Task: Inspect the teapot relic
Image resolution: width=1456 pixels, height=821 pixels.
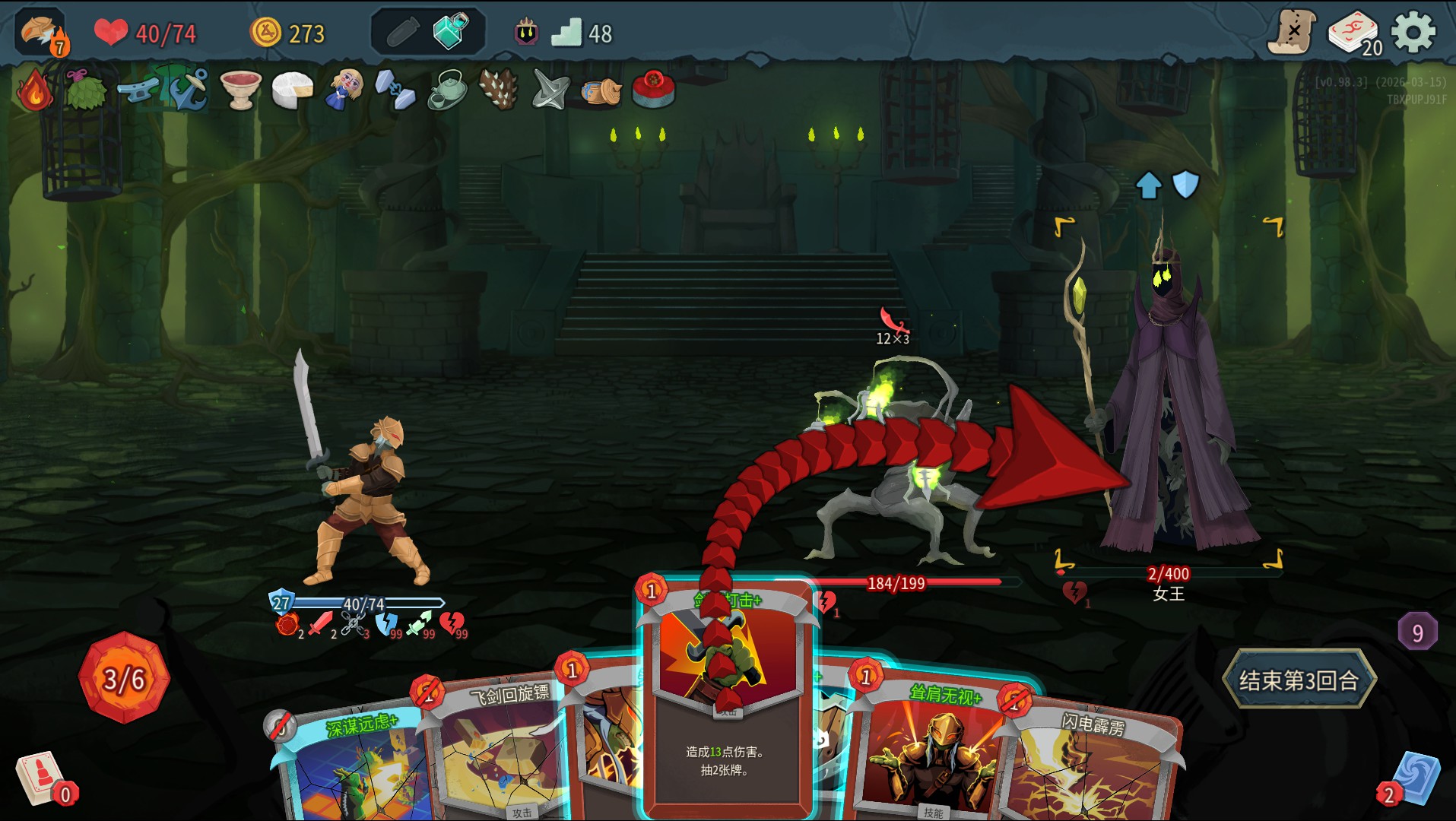Action: pos(447,90)
